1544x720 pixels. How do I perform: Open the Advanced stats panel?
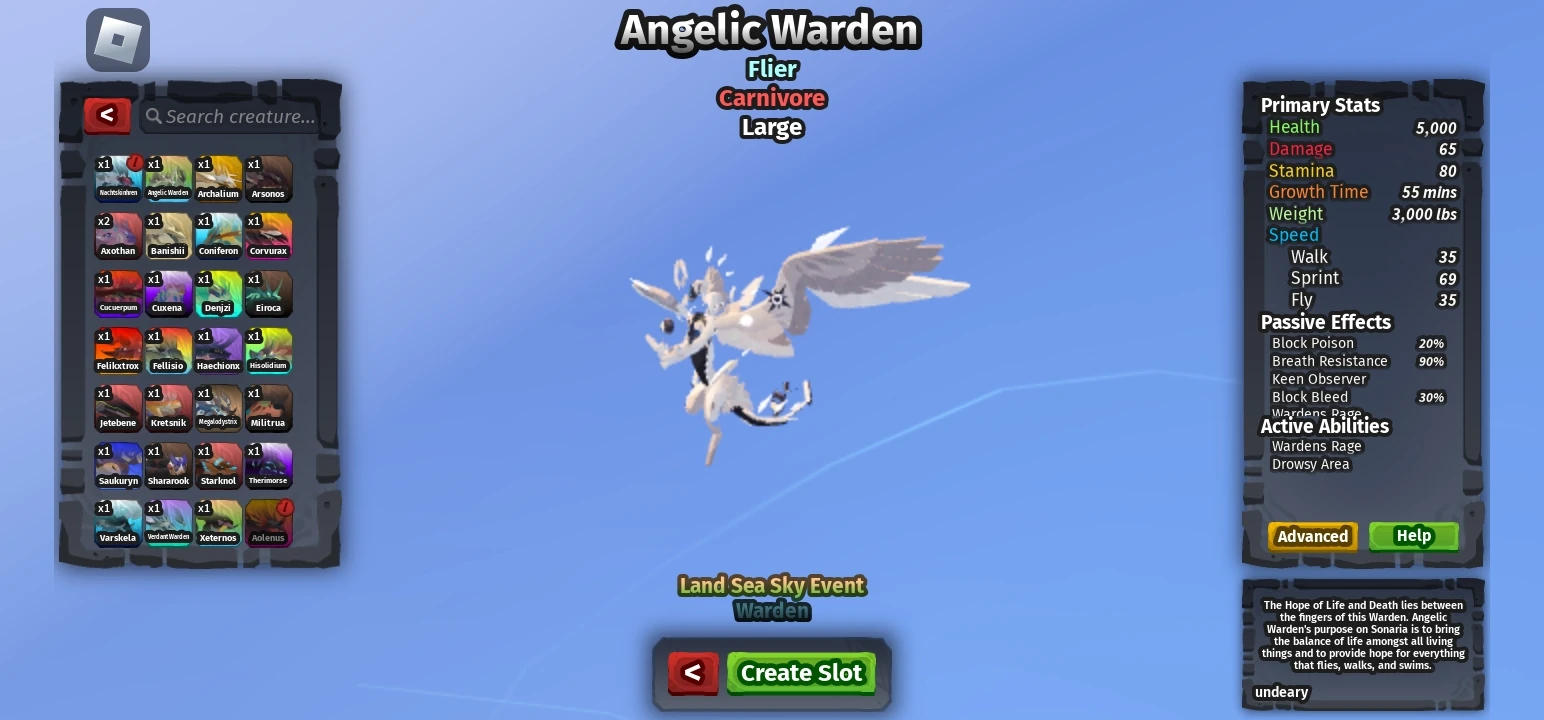pos(1312,536)
